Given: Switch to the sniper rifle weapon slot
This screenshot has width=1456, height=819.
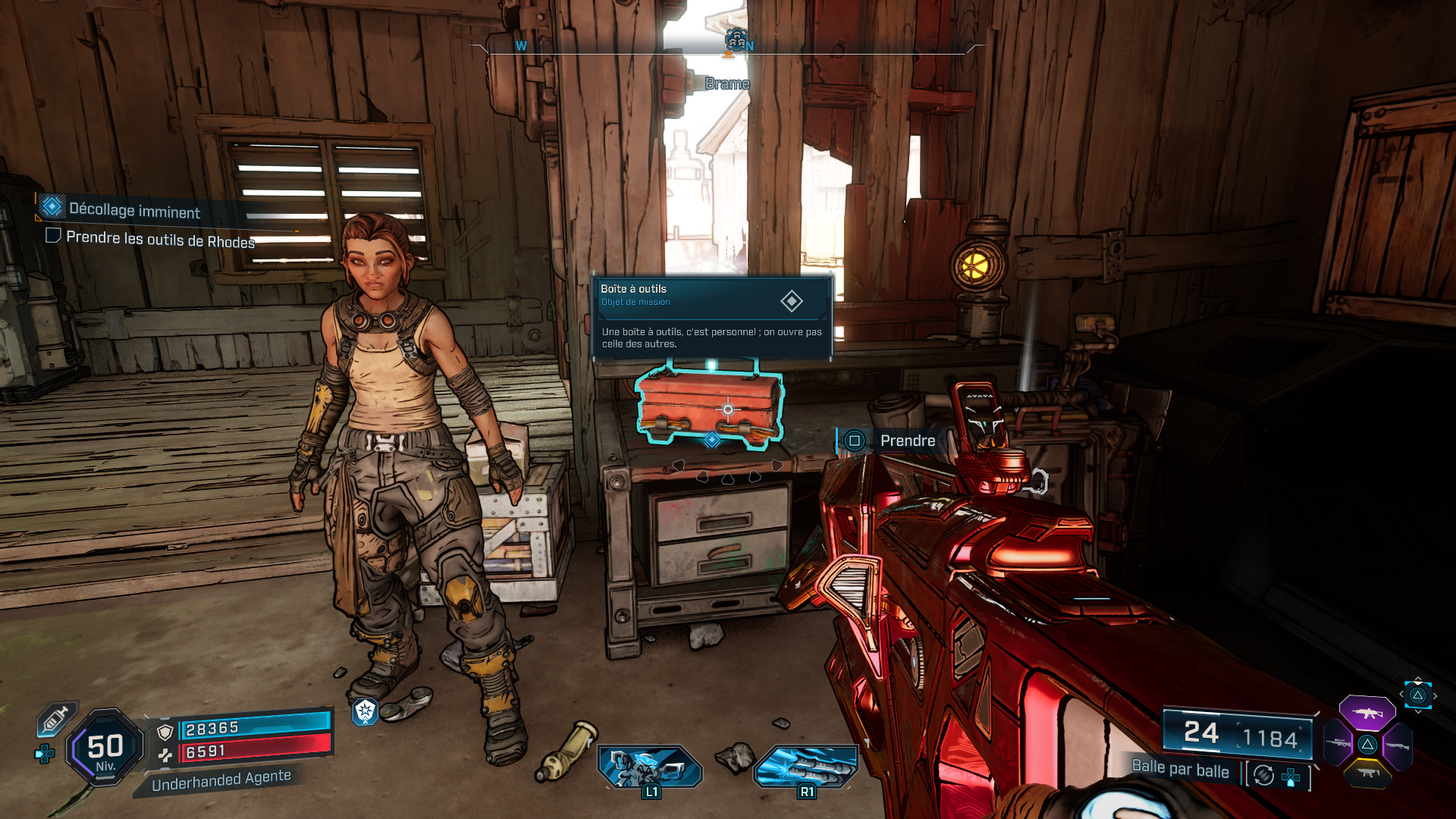Looking at the screenshot, I should tap(1338, 744).
